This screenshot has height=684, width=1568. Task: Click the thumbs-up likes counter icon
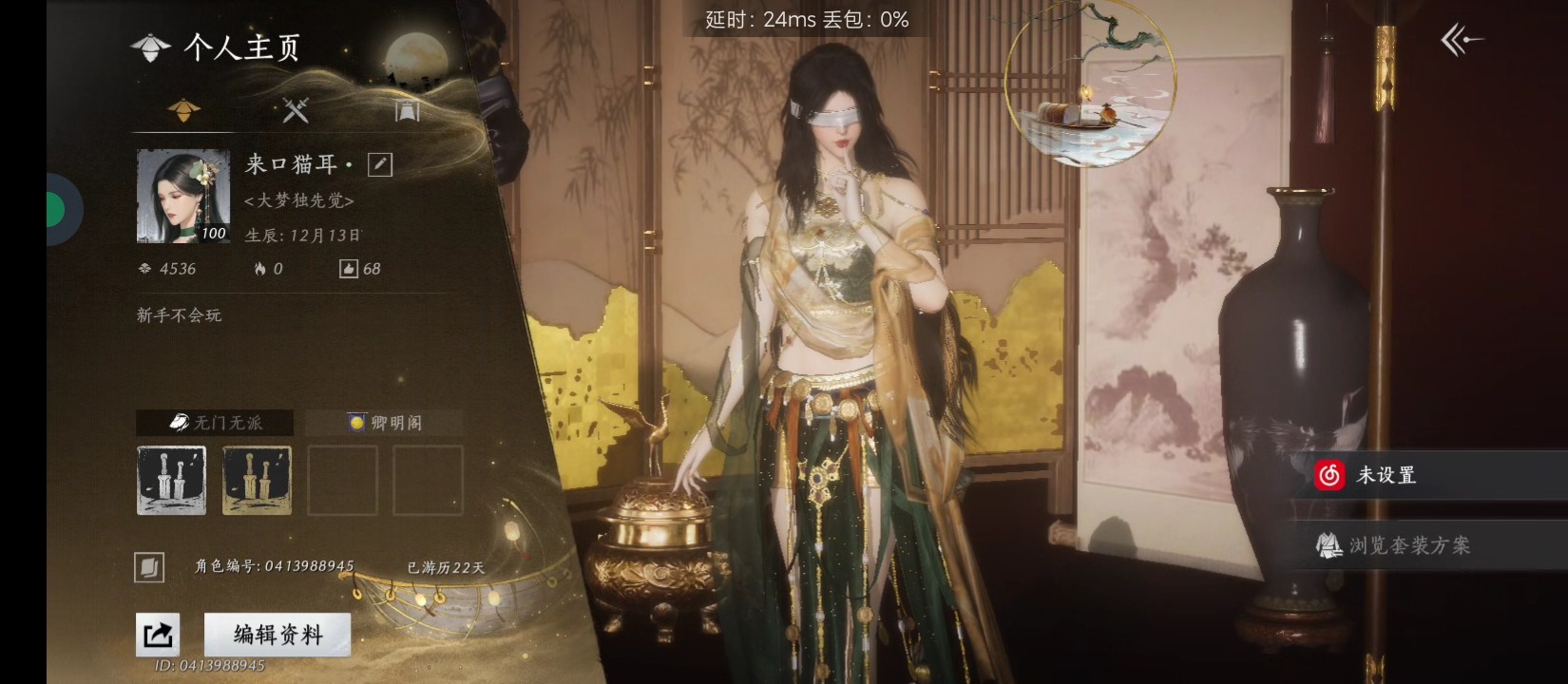pos(349,269)
